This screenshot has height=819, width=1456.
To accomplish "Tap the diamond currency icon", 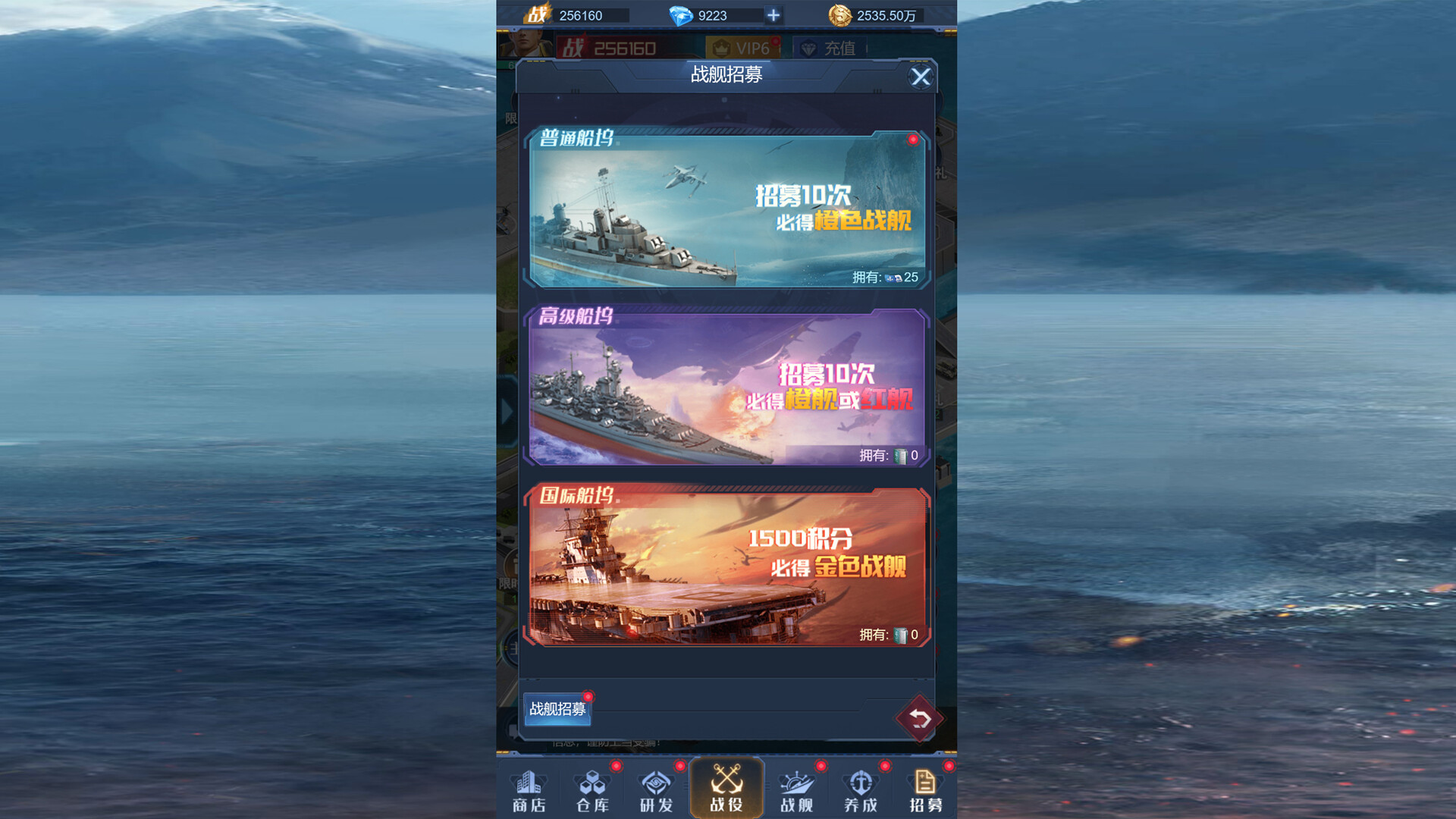I will [682, 15].
